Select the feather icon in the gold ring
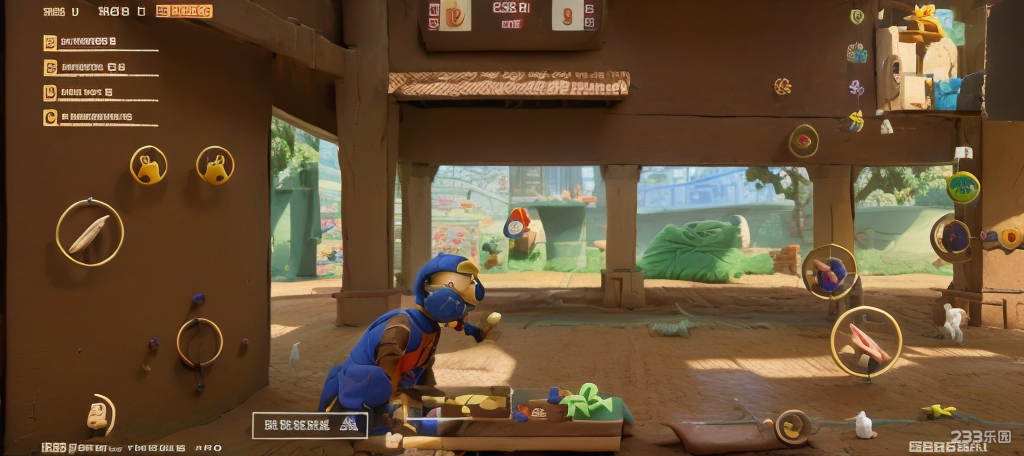Screen dimensions: 1024x456 [x=89, y=233]
